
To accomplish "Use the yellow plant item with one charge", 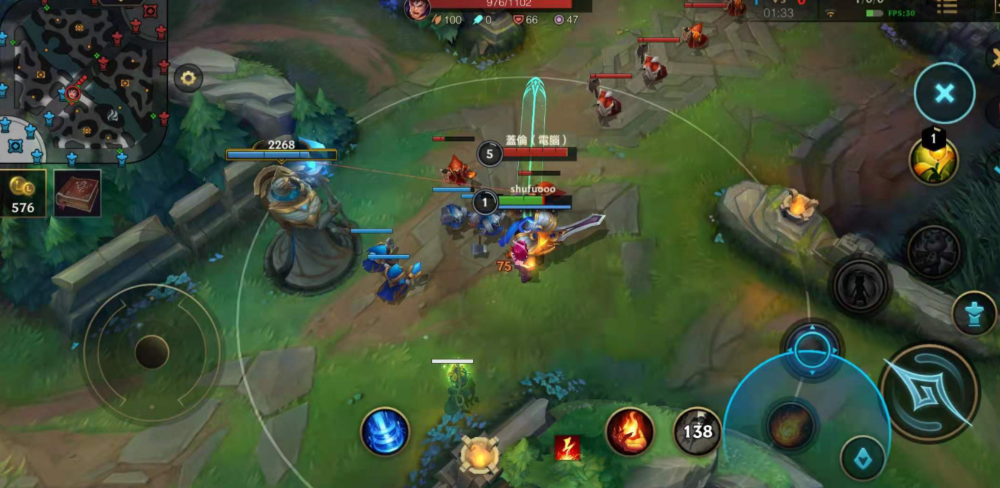I will click(933, 160).
